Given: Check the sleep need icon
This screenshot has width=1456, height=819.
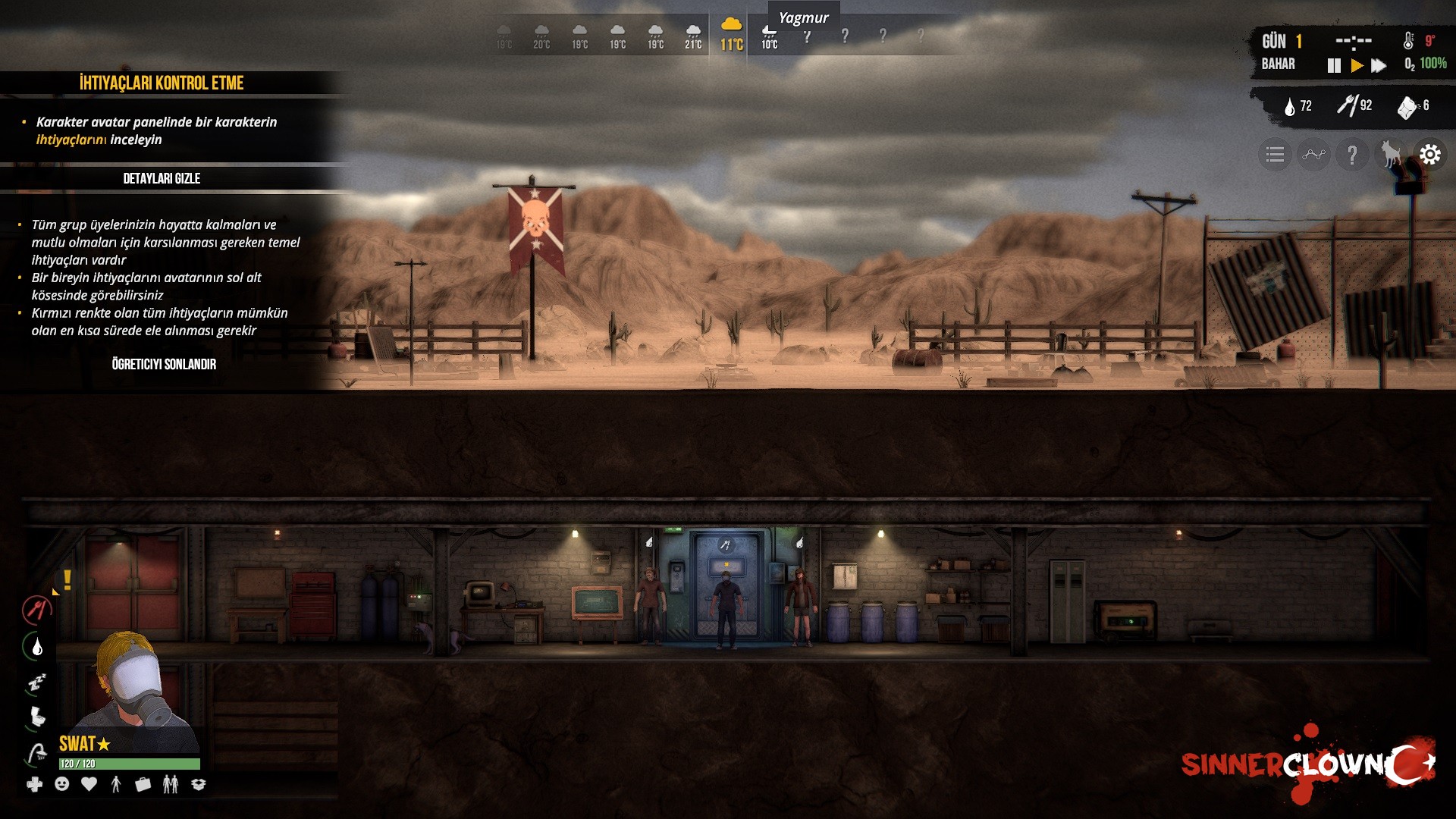Looking at the screenshot, I should (36, 683).
